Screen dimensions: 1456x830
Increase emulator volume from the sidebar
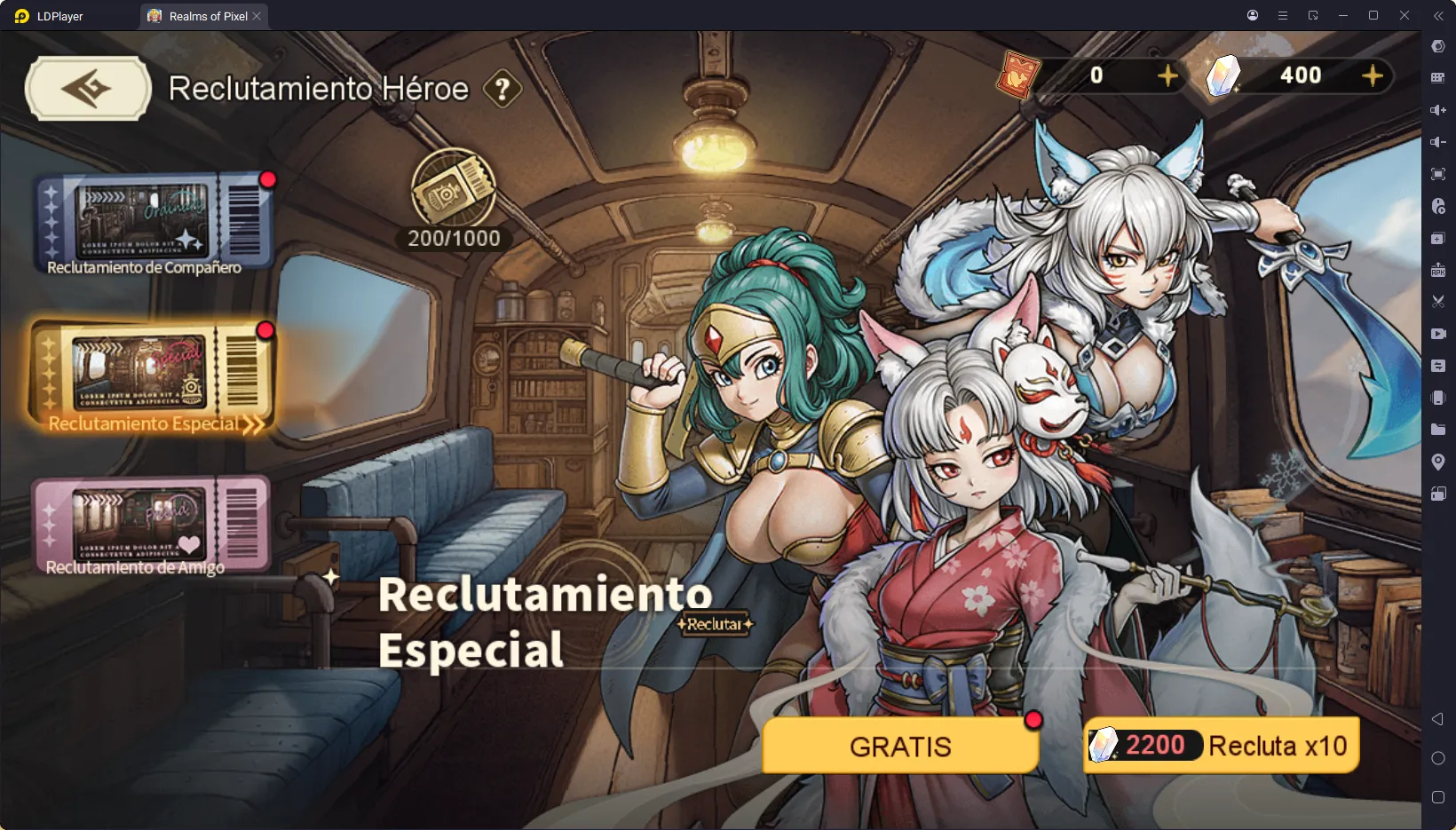click(x=1438, y=110)
